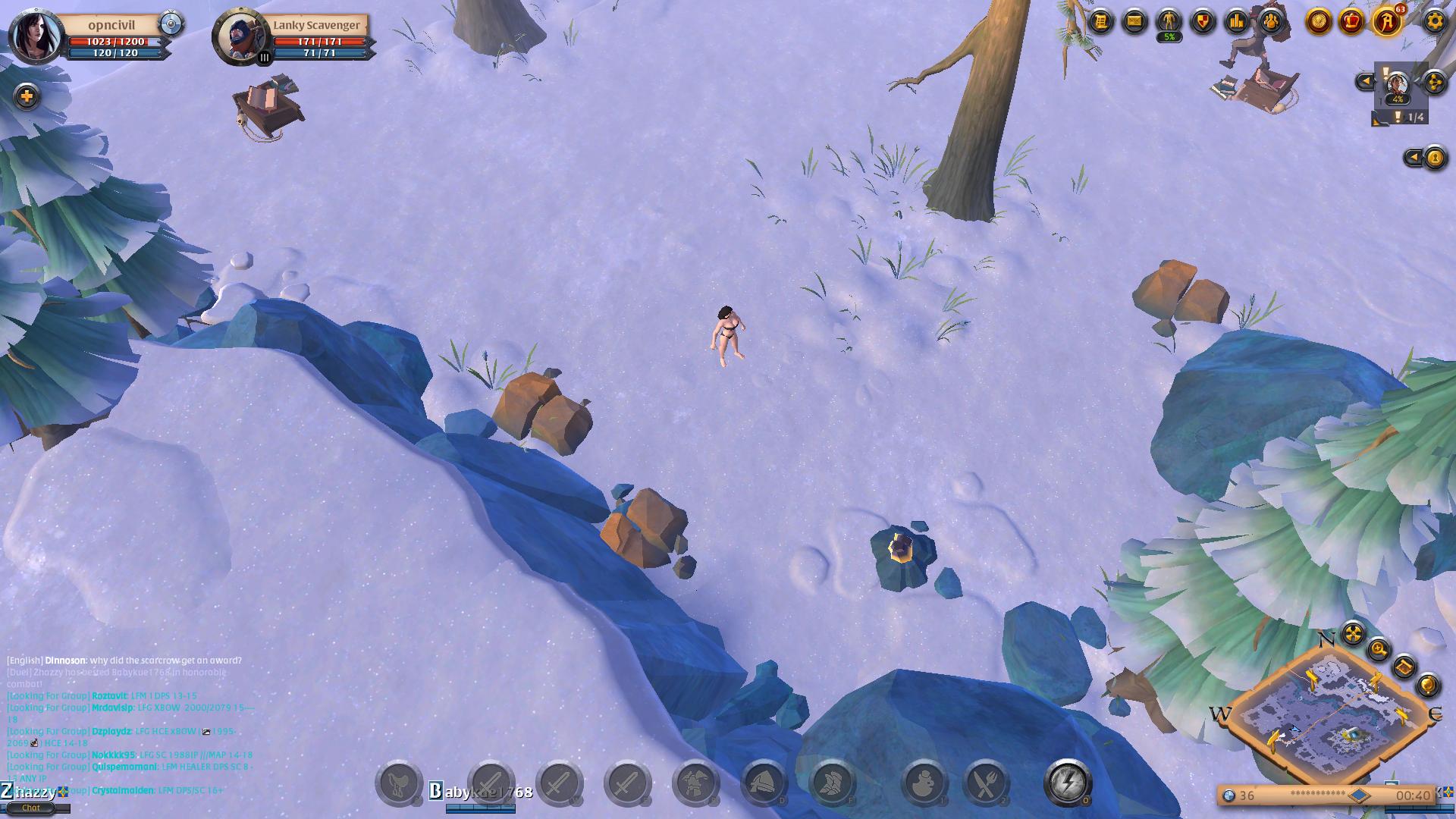Open the premium crown shop icon
The height and width of the screenshot is (819, 1456).
click(x=1351, y=22)
